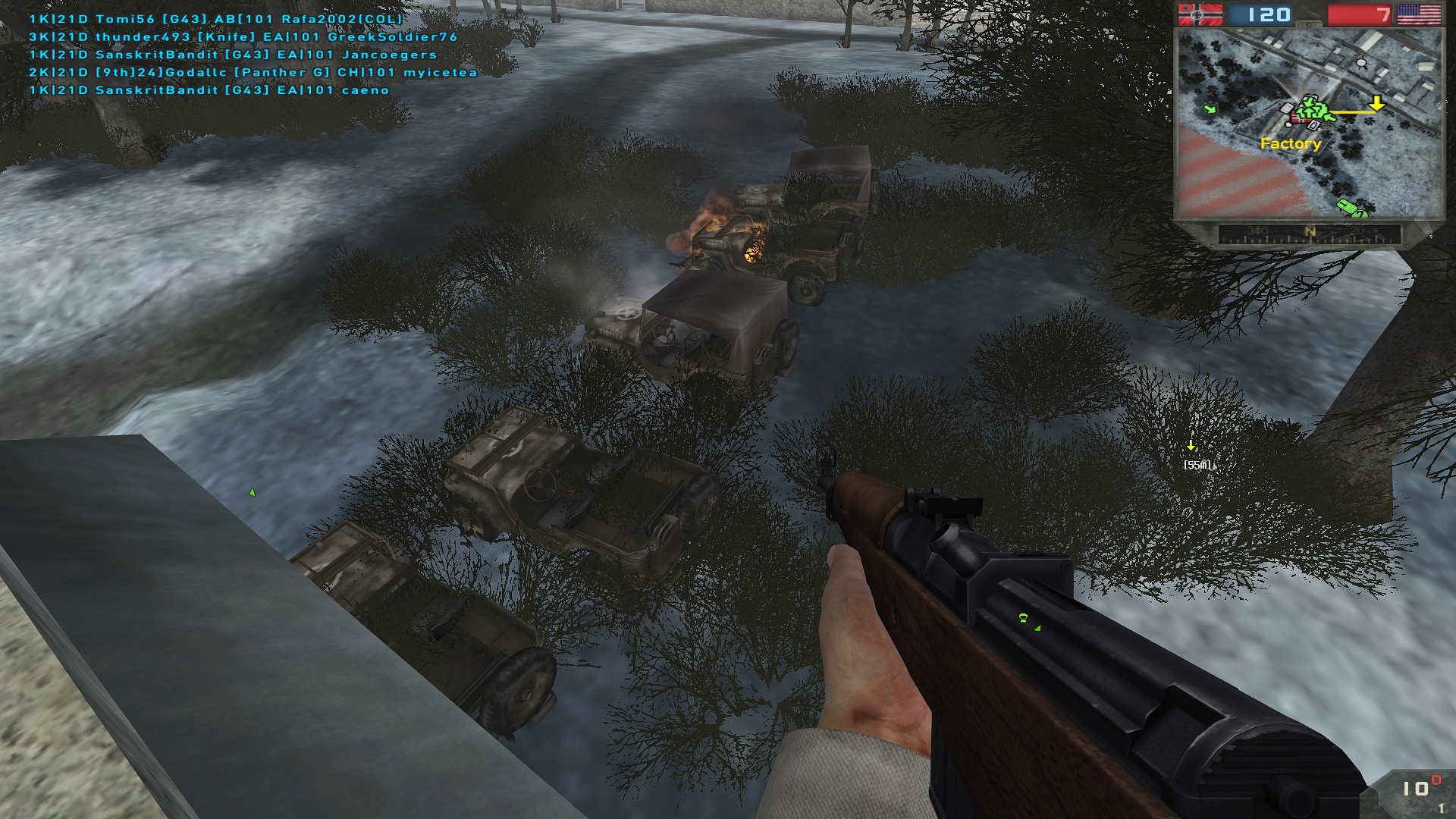Click the German team flag icon
The image size is (1456, 819).
pos(1199,14)
